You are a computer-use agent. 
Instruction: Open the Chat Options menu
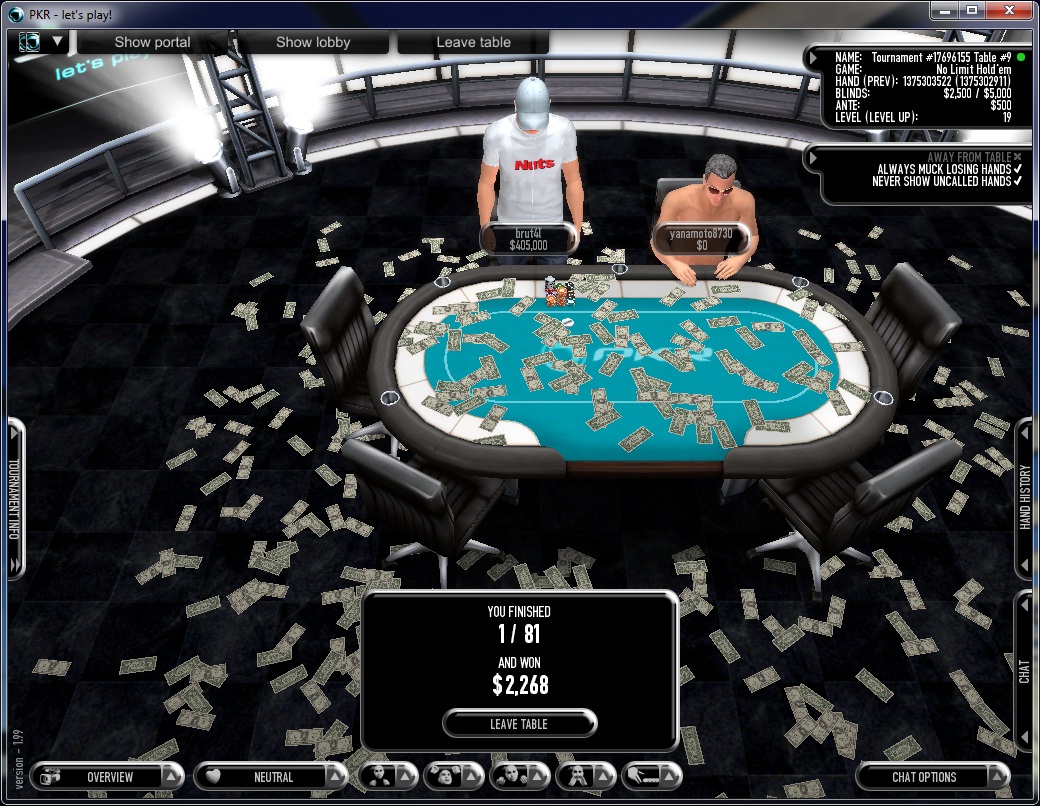[923, 776]
